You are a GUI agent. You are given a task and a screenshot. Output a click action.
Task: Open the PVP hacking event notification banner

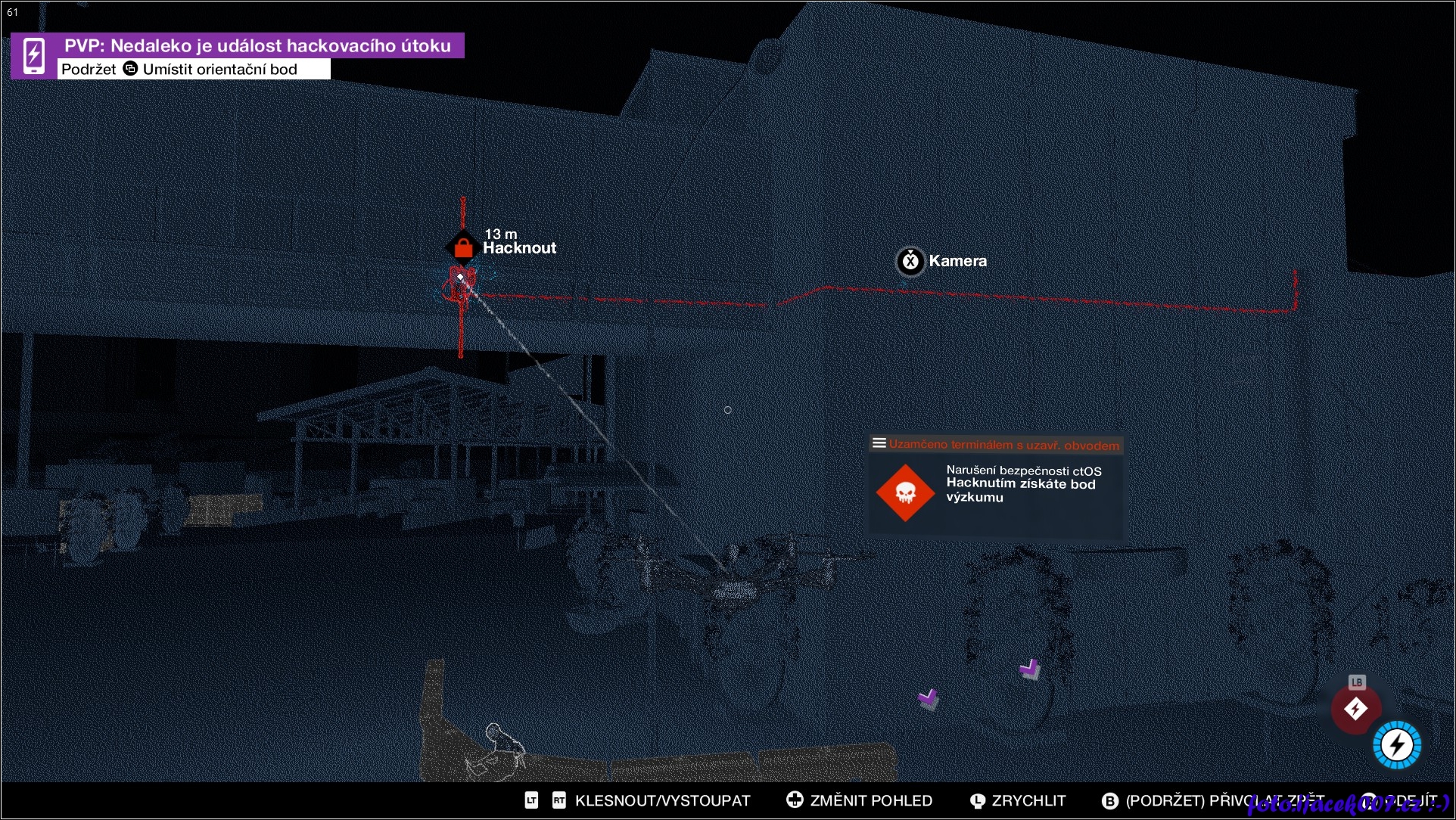coord(257,46)
